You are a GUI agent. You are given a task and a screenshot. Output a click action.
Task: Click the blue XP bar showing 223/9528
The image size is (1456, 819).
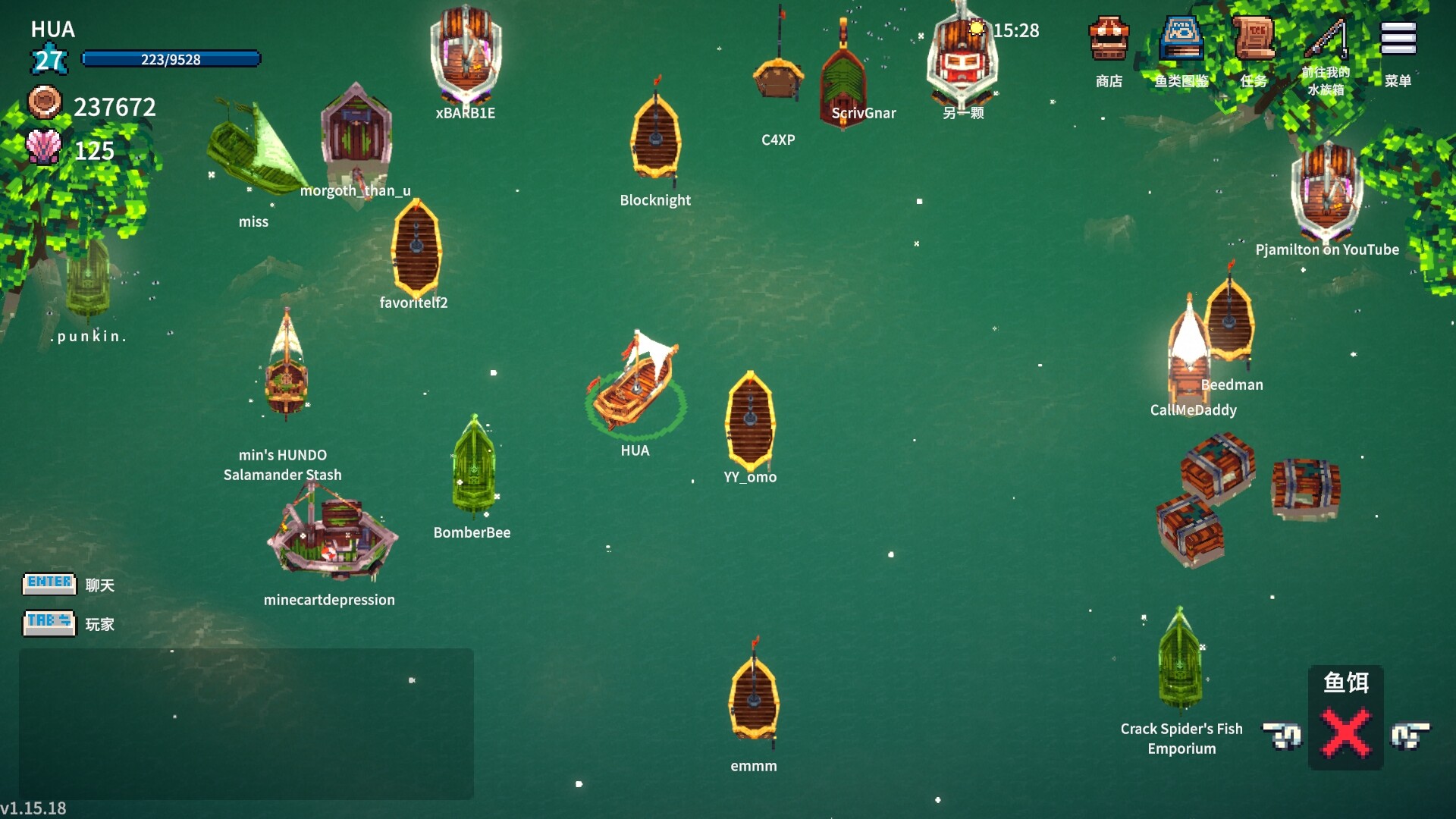pos(171,57)
